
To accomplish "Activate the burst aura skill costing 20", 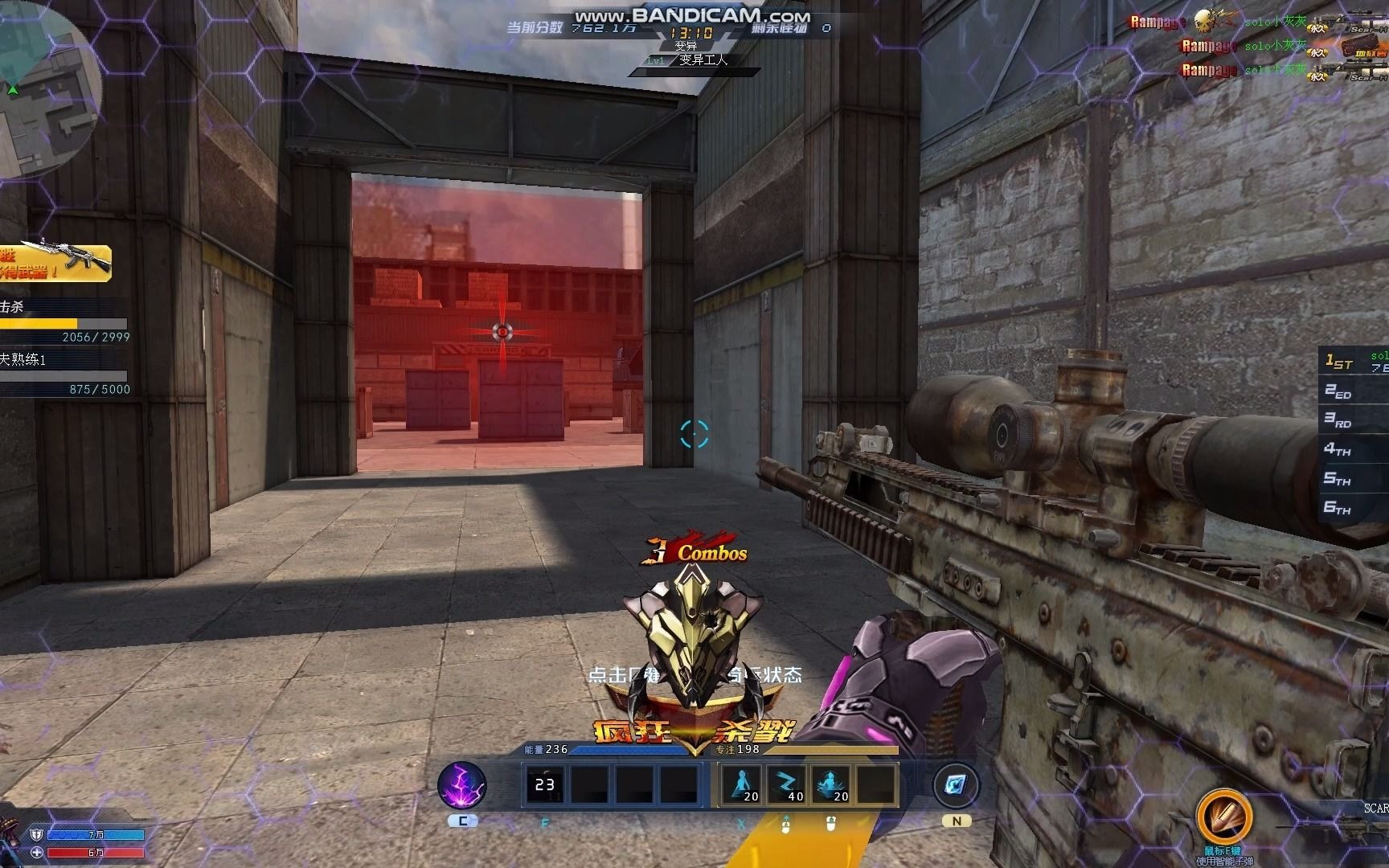I will (830, 785).
